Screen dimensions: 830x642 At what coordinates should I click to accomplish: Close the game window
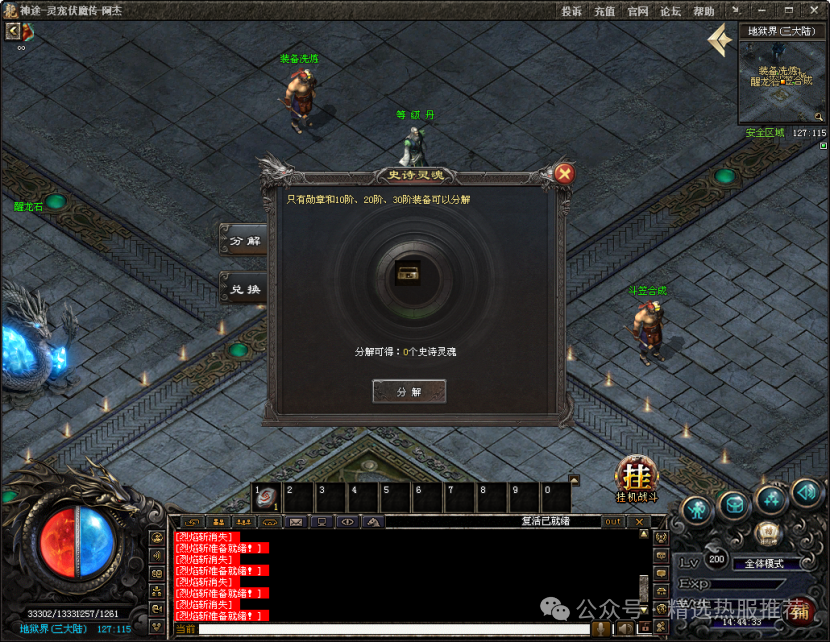[812, 11]
